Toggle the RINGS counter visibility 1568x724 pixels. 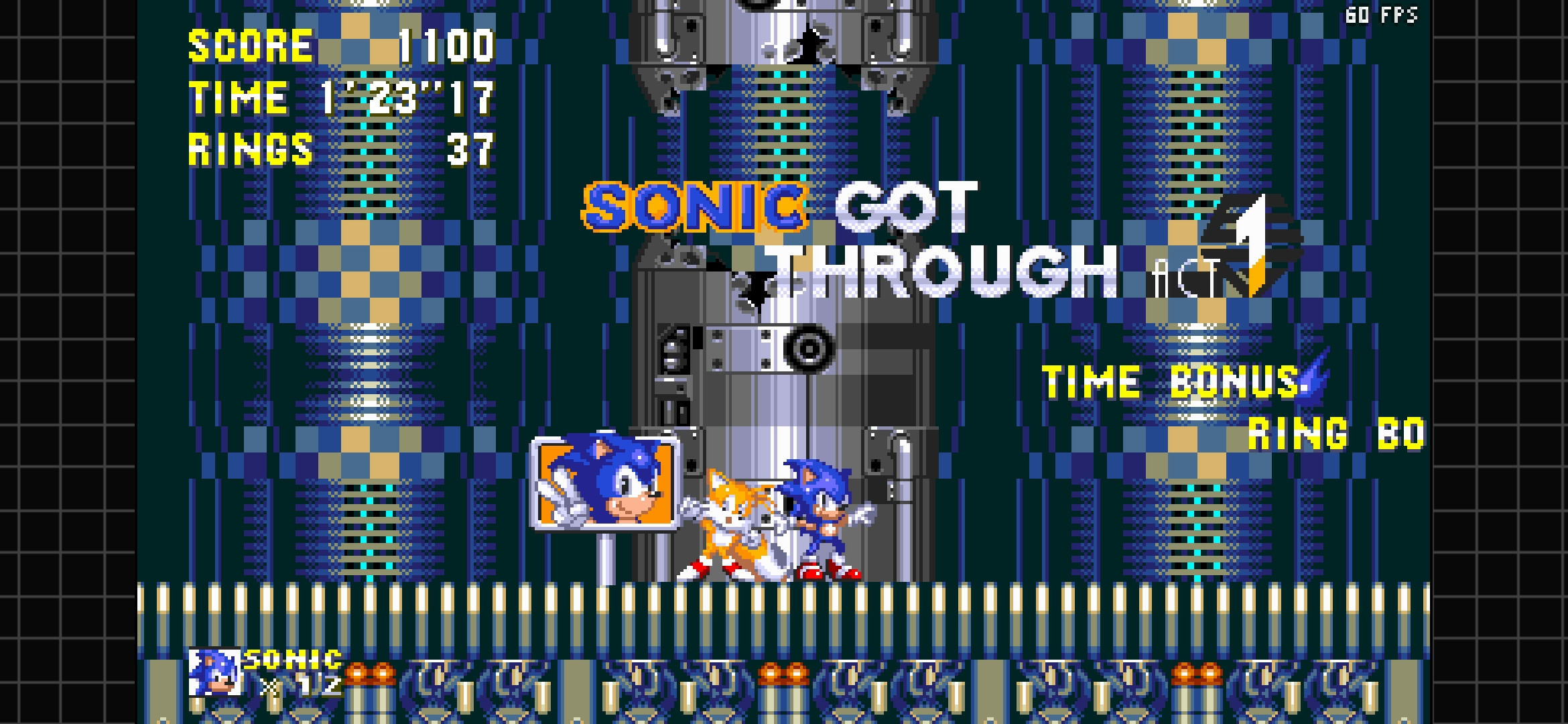pyautogui.click(x=251, y=149)
